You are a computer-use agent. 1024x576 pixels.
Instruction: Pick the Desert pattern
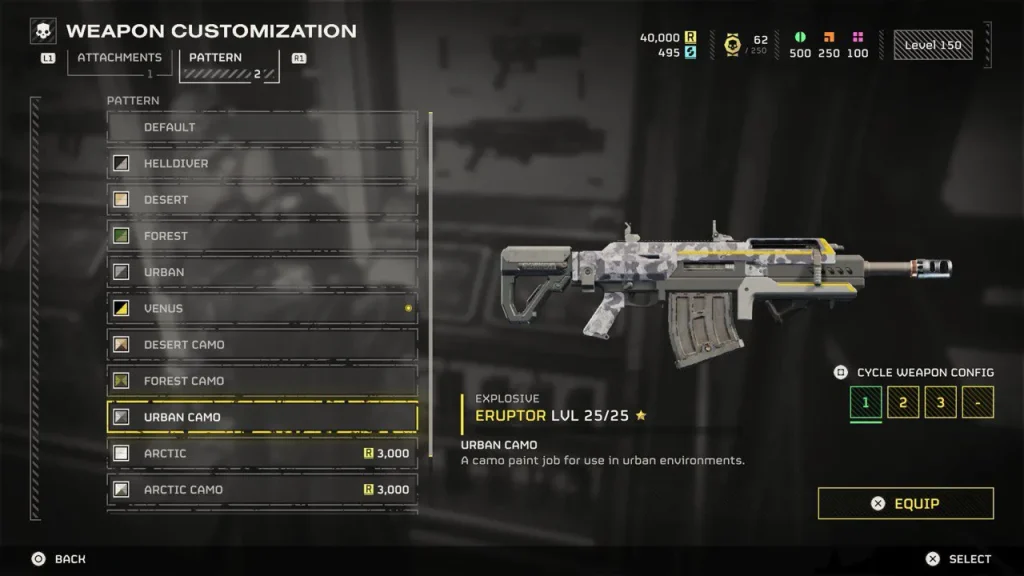[262, 200]
